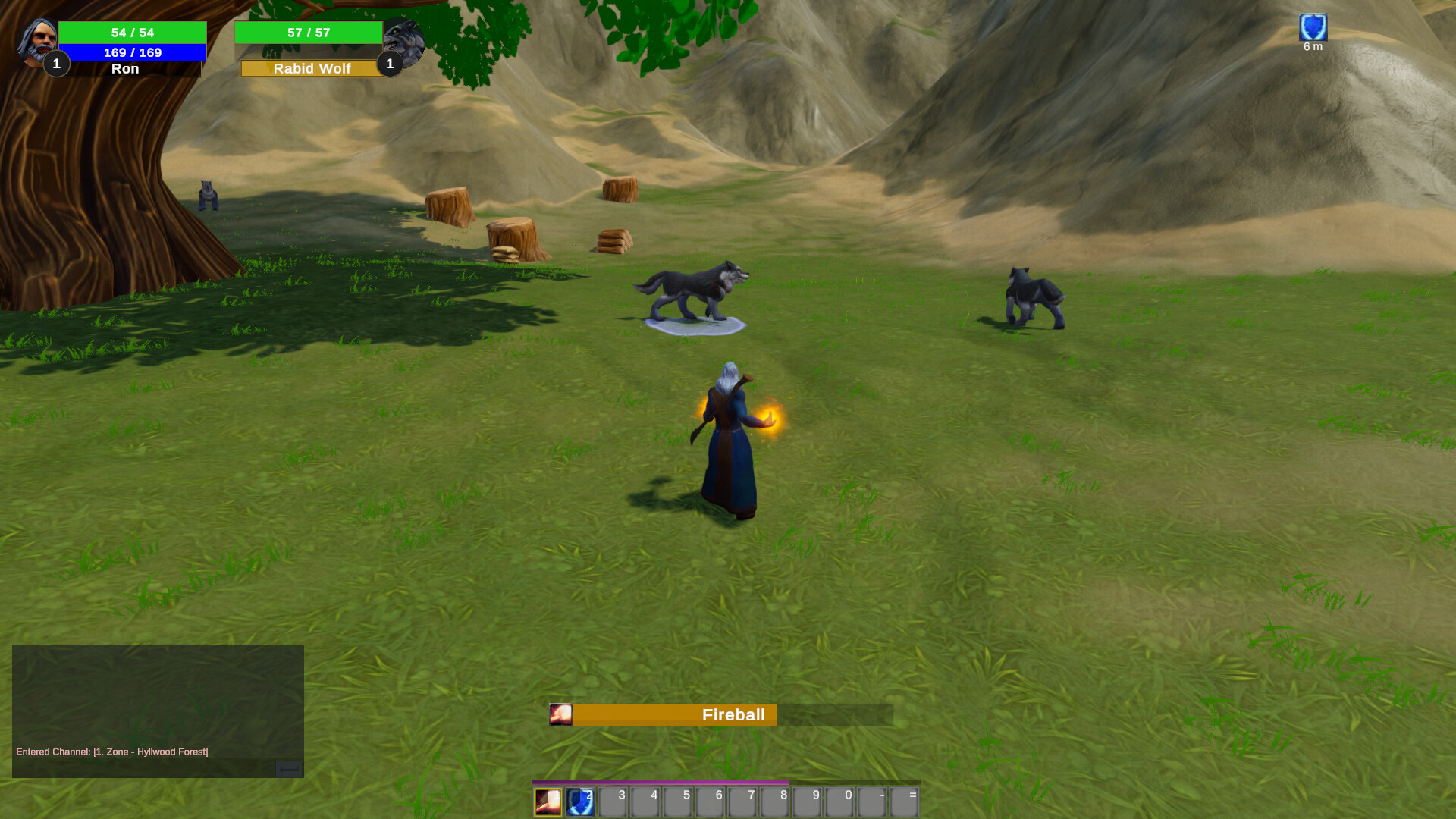Click the Rabid Wolf name plate
Viewport: 1456px width, 819px height.
point(312,68)
